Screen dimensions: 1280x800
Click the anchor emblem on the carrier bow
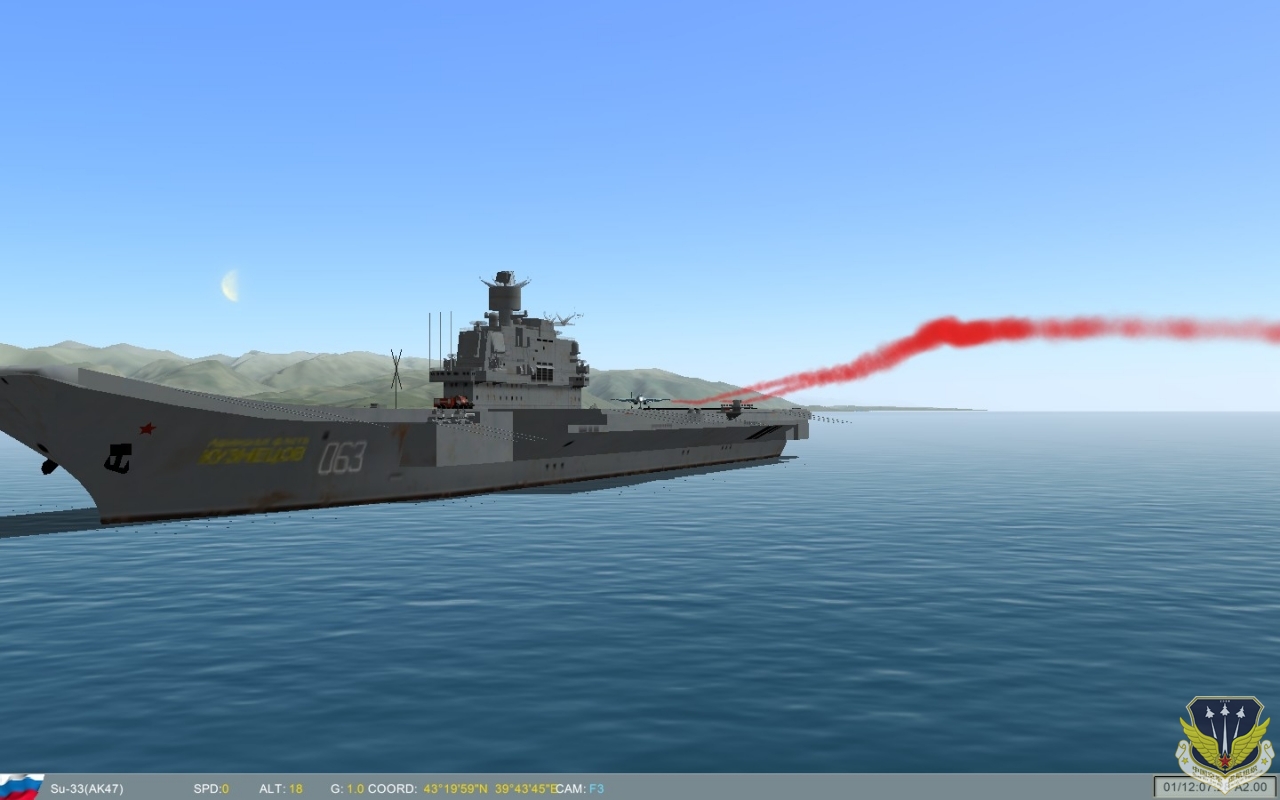[118, 458]
